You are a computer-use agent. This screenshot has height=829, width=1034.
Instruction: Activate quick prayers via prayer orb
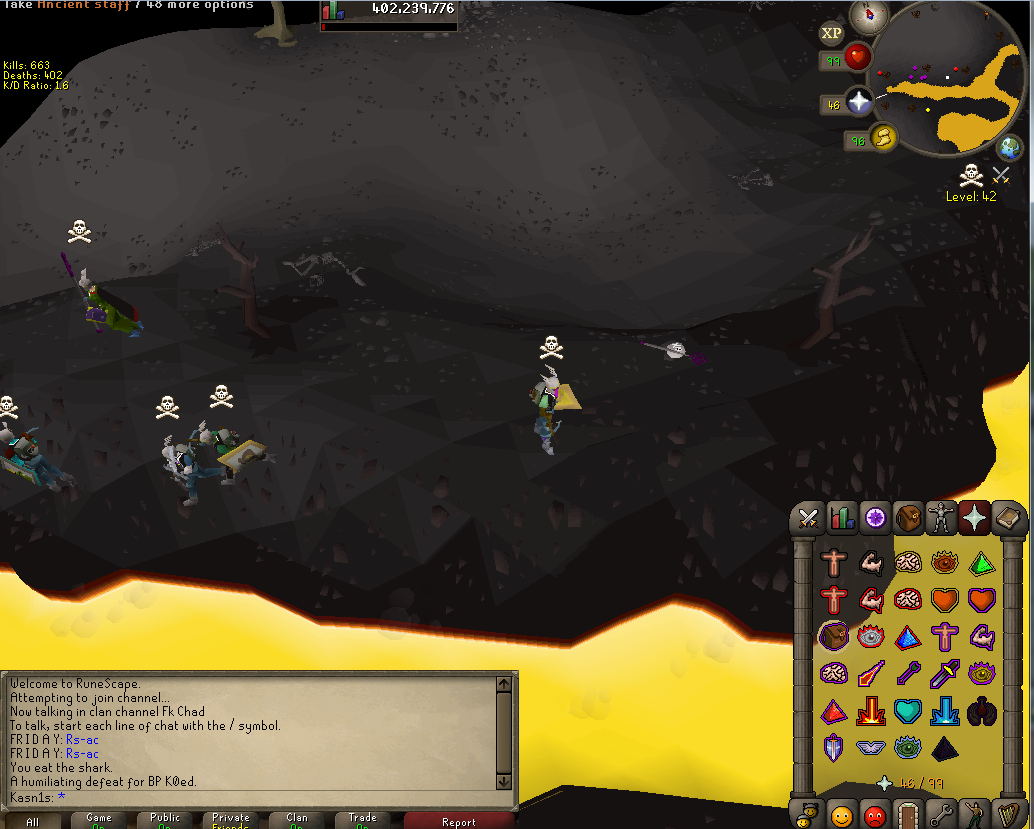(x=859, y=101)
